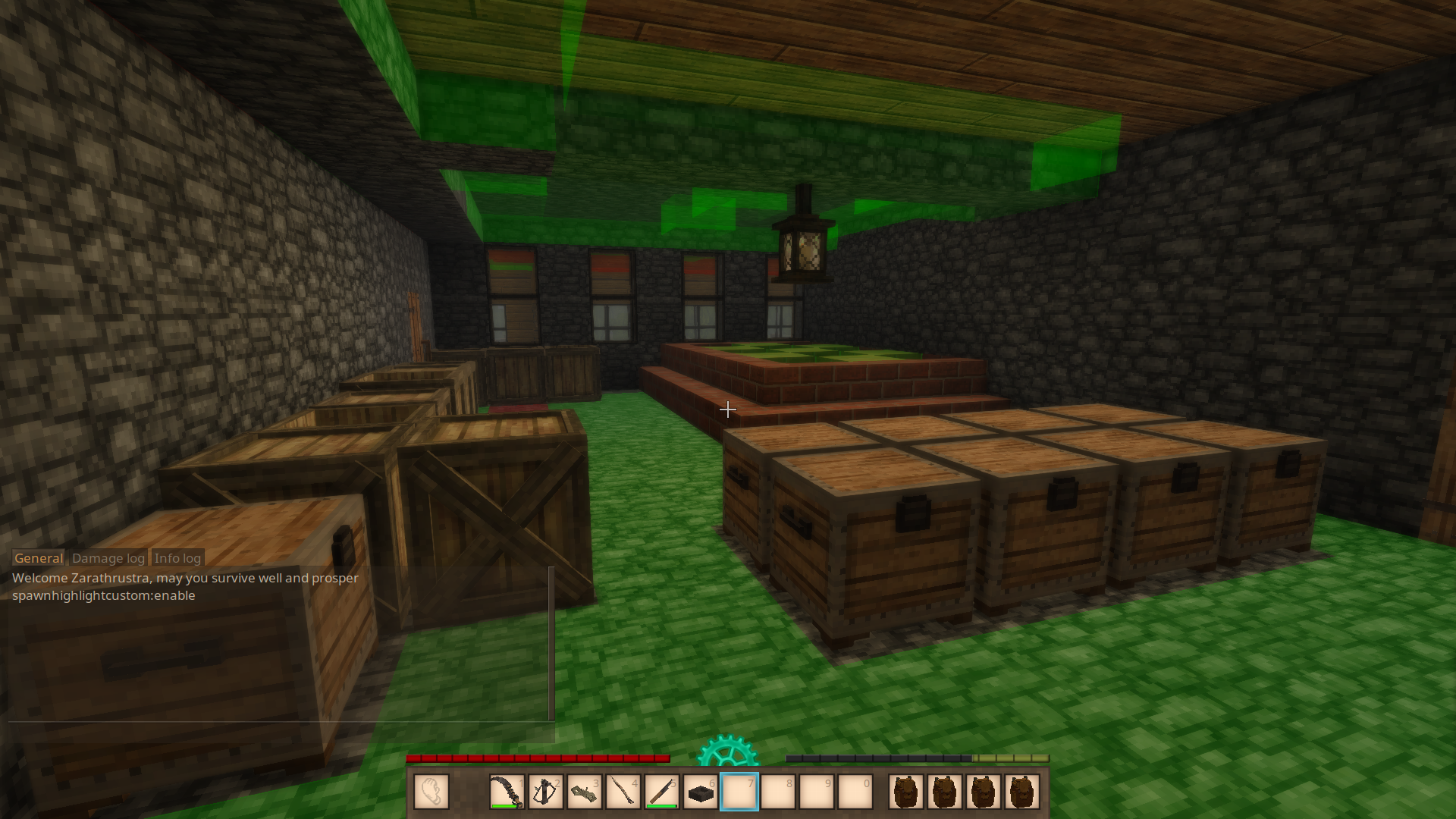
Task: Select the curved blade in hotbar slot 1
Action: point(507,792)
